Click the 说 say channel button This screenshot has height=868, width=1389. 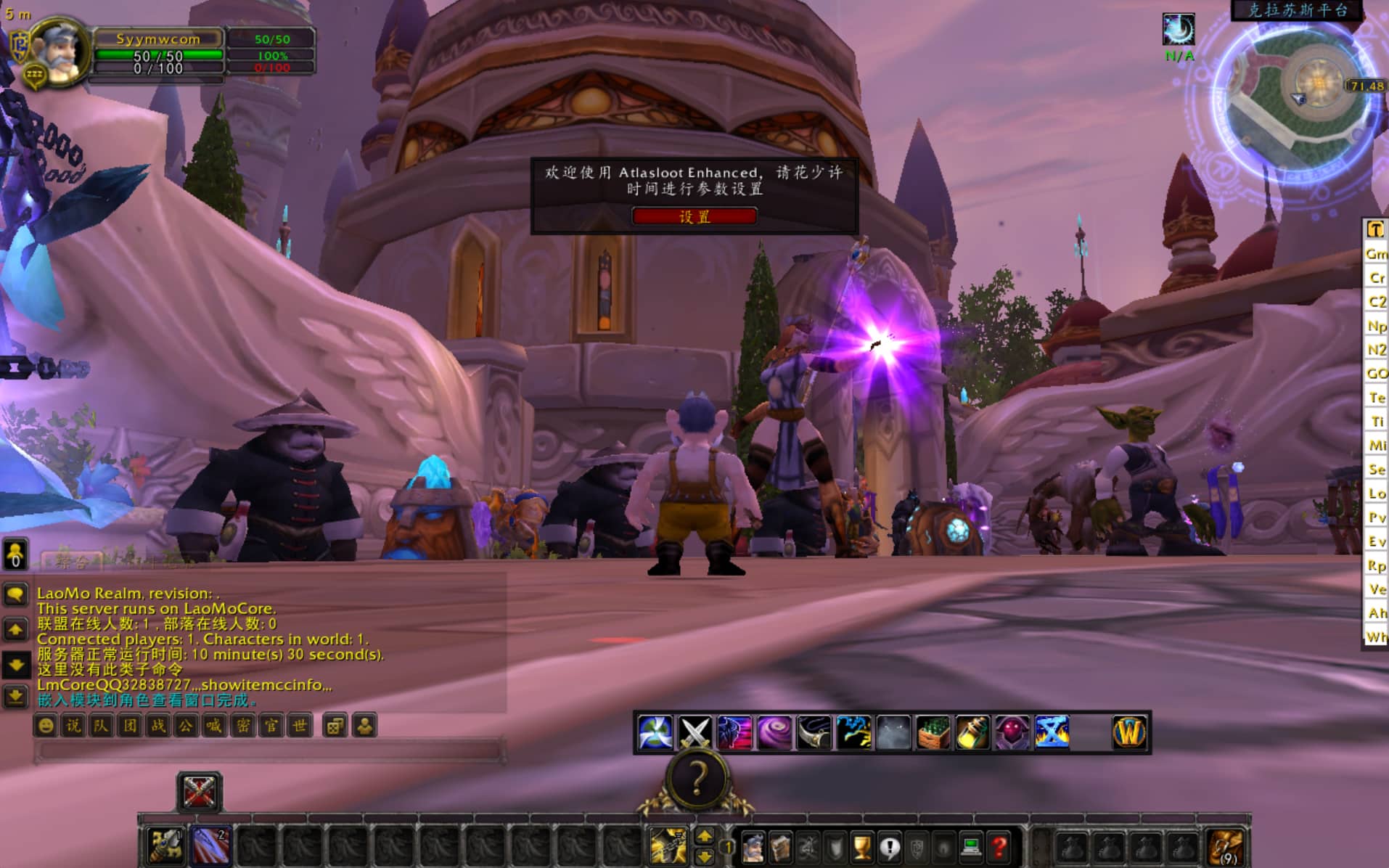73,726
